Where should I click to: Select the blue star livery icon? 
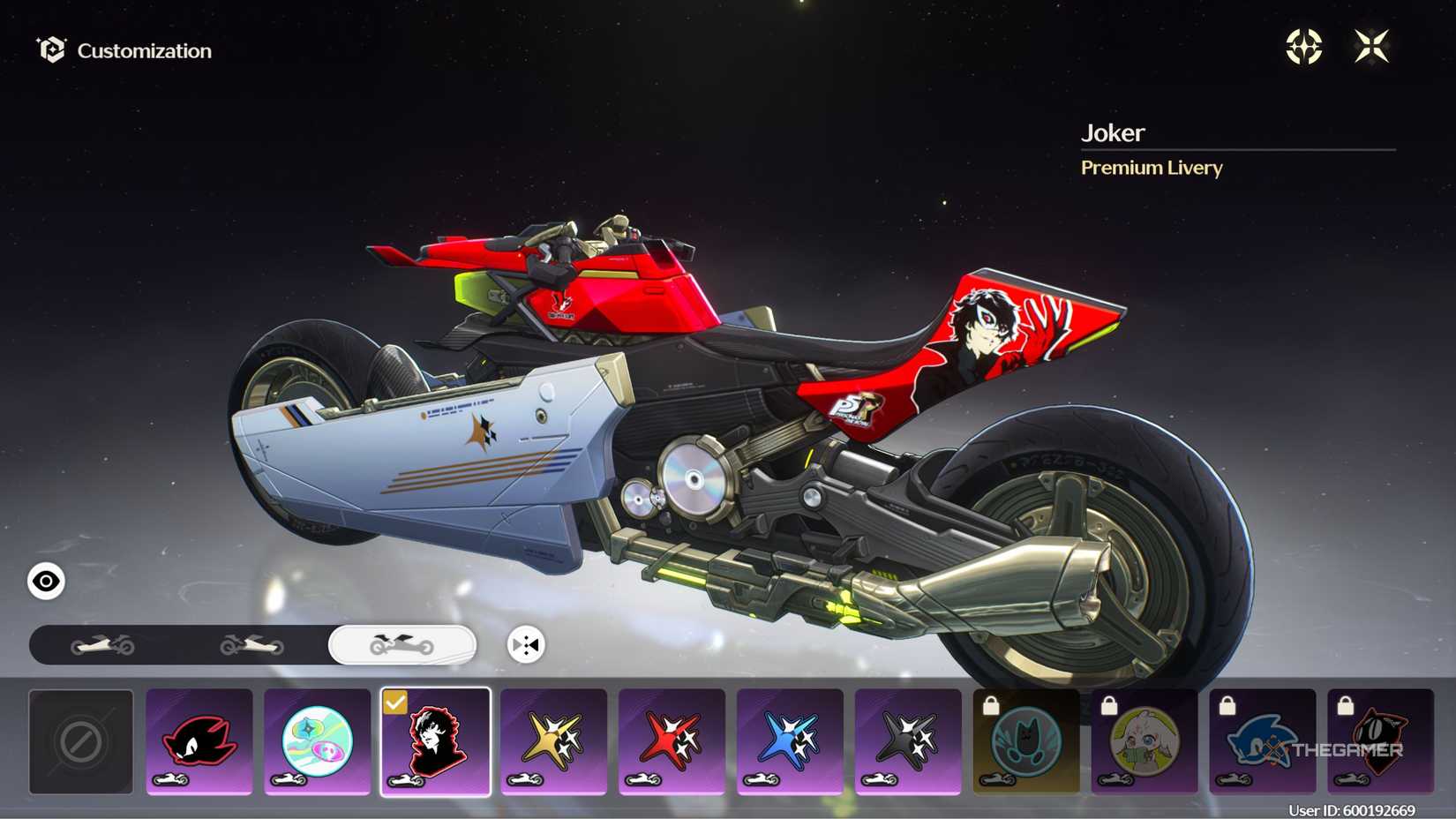790,740
